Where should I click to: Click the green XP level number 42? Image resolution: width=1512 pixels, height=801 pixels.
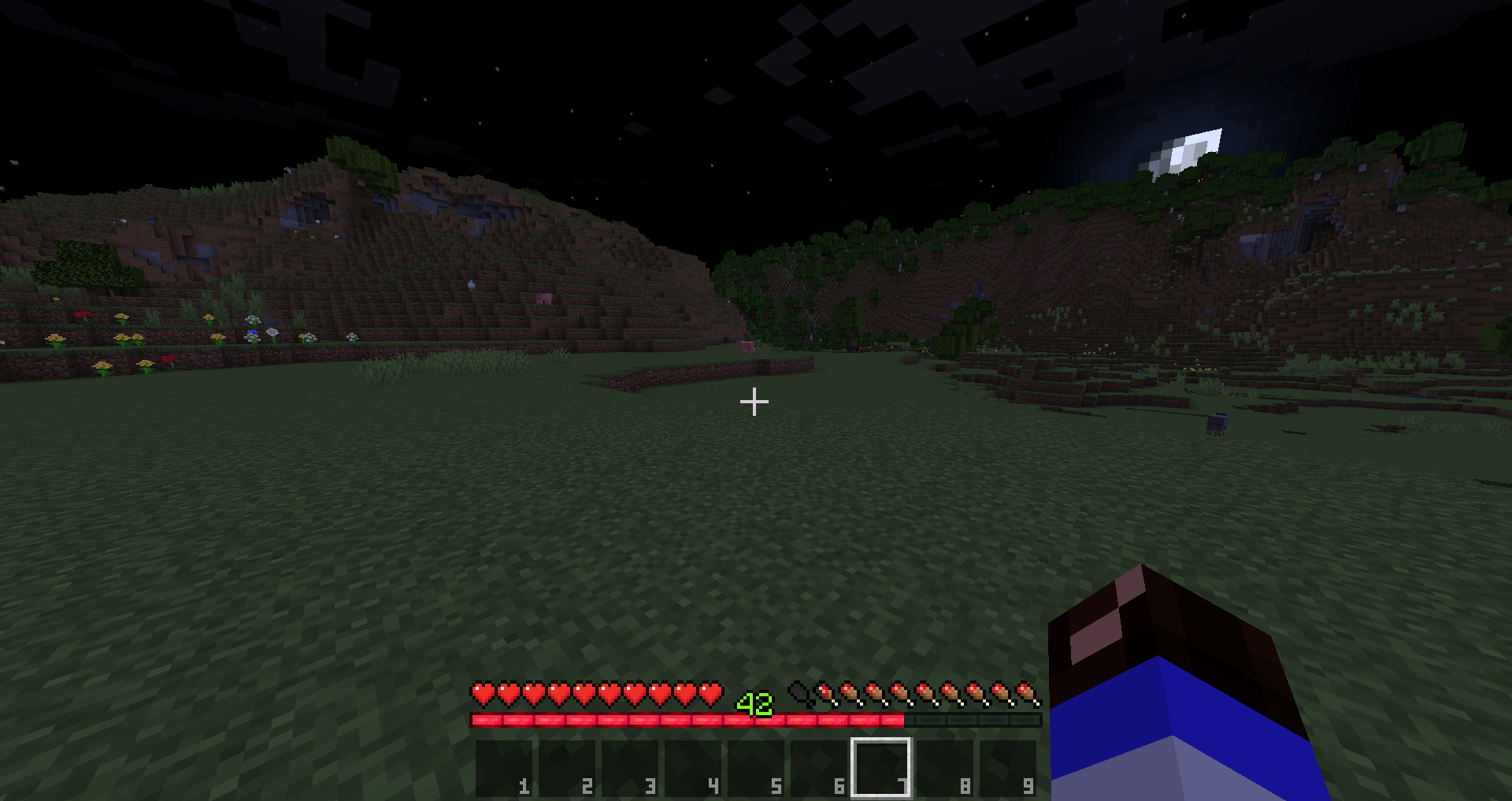coord(754,703)
